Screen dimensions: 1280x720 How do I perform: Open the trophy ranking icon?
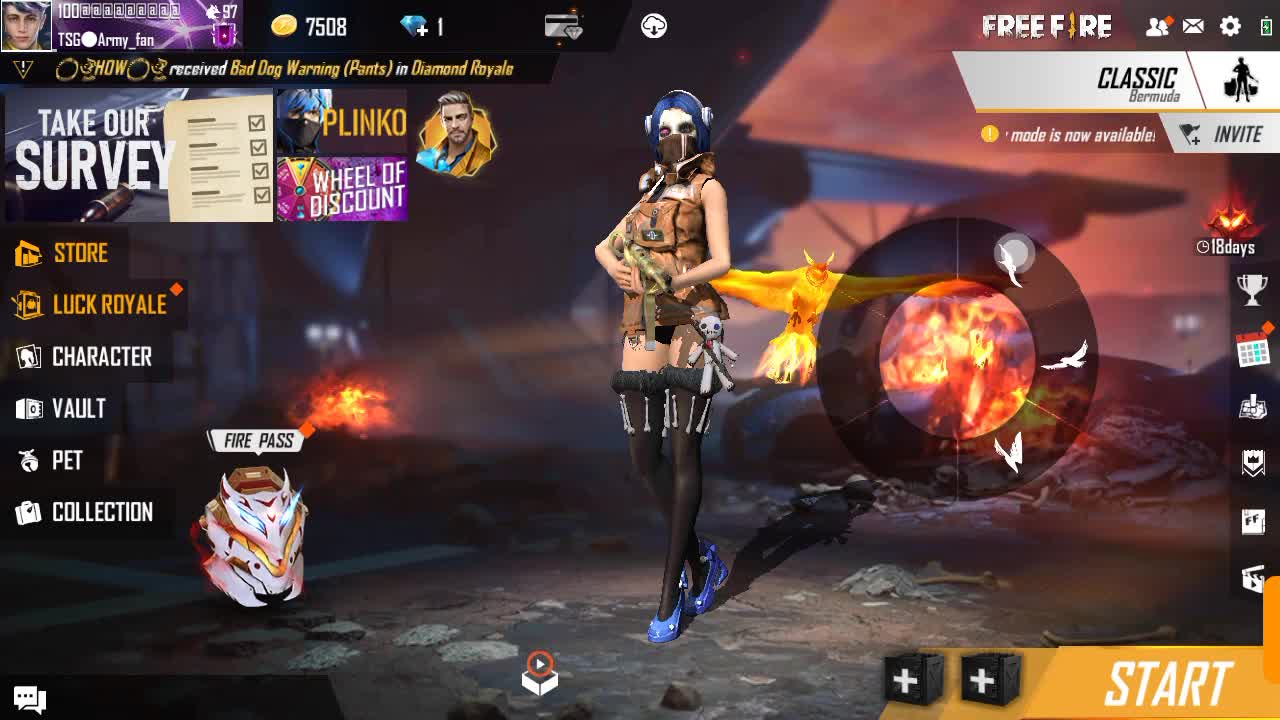point(1252,290)
